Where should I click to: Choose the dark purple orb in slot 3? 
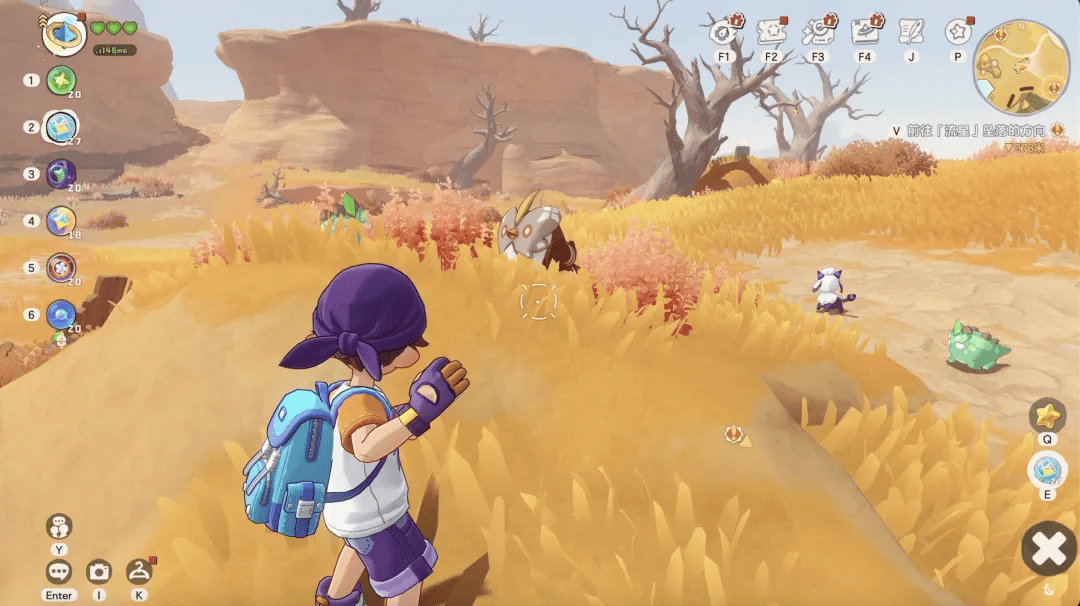point(61,173)
